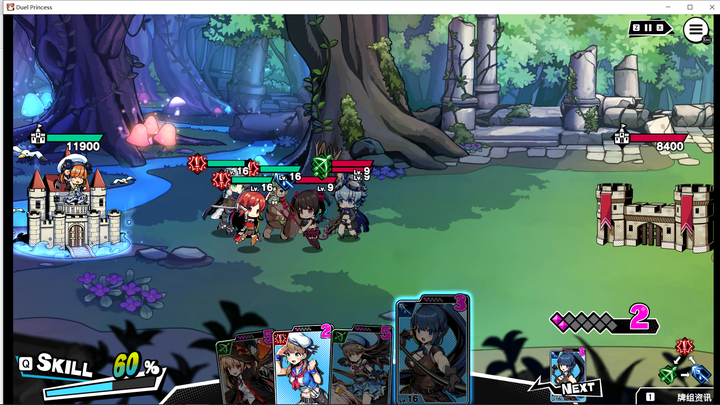Screen dimensions: 720x405
Task: Select the dark-haired swordswoman card costing 3
Action: coord(431,350)
